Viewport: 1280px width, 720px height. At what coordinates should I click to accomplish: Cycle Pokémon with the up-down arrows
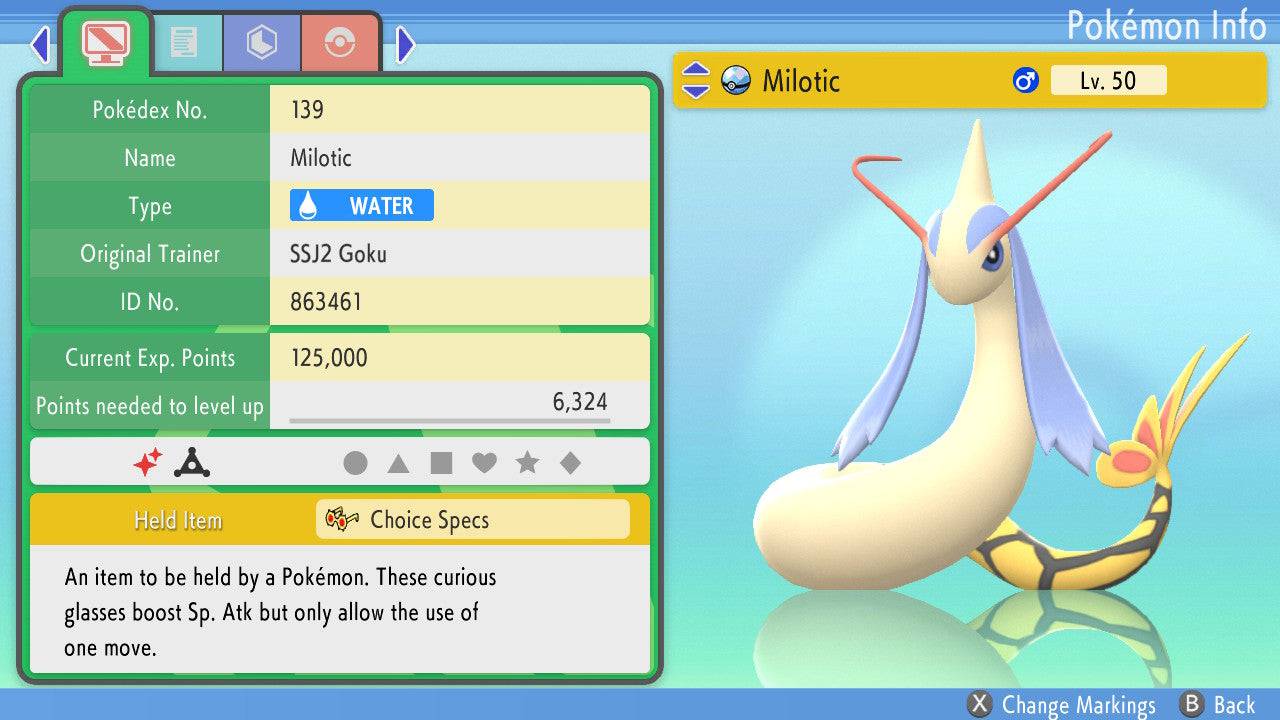click(695, 81)
